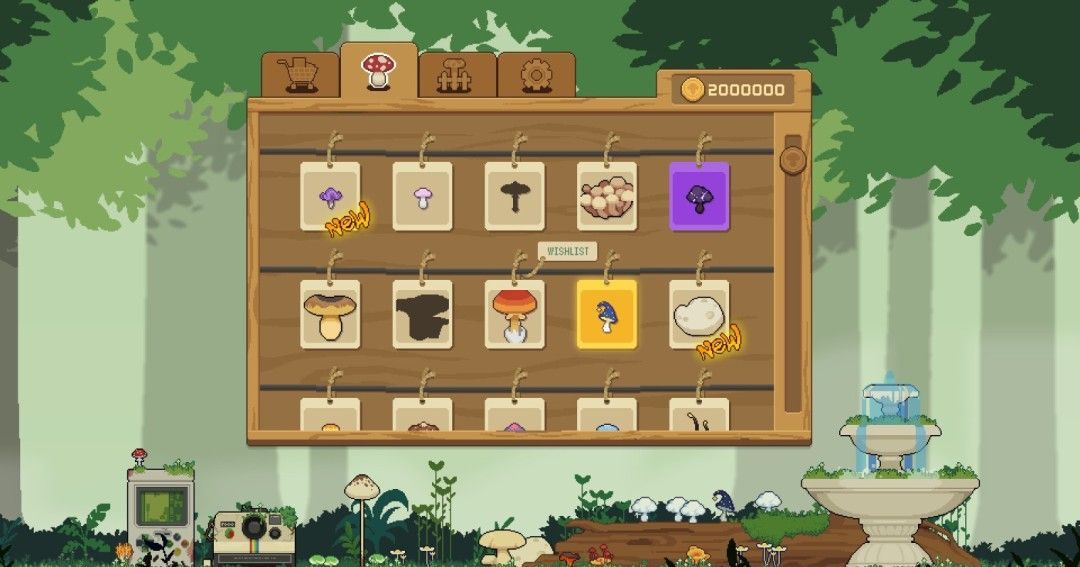Select the beige mushroom cluster card
Screen dimensions: 1080x567
click(x=606, y=197)
